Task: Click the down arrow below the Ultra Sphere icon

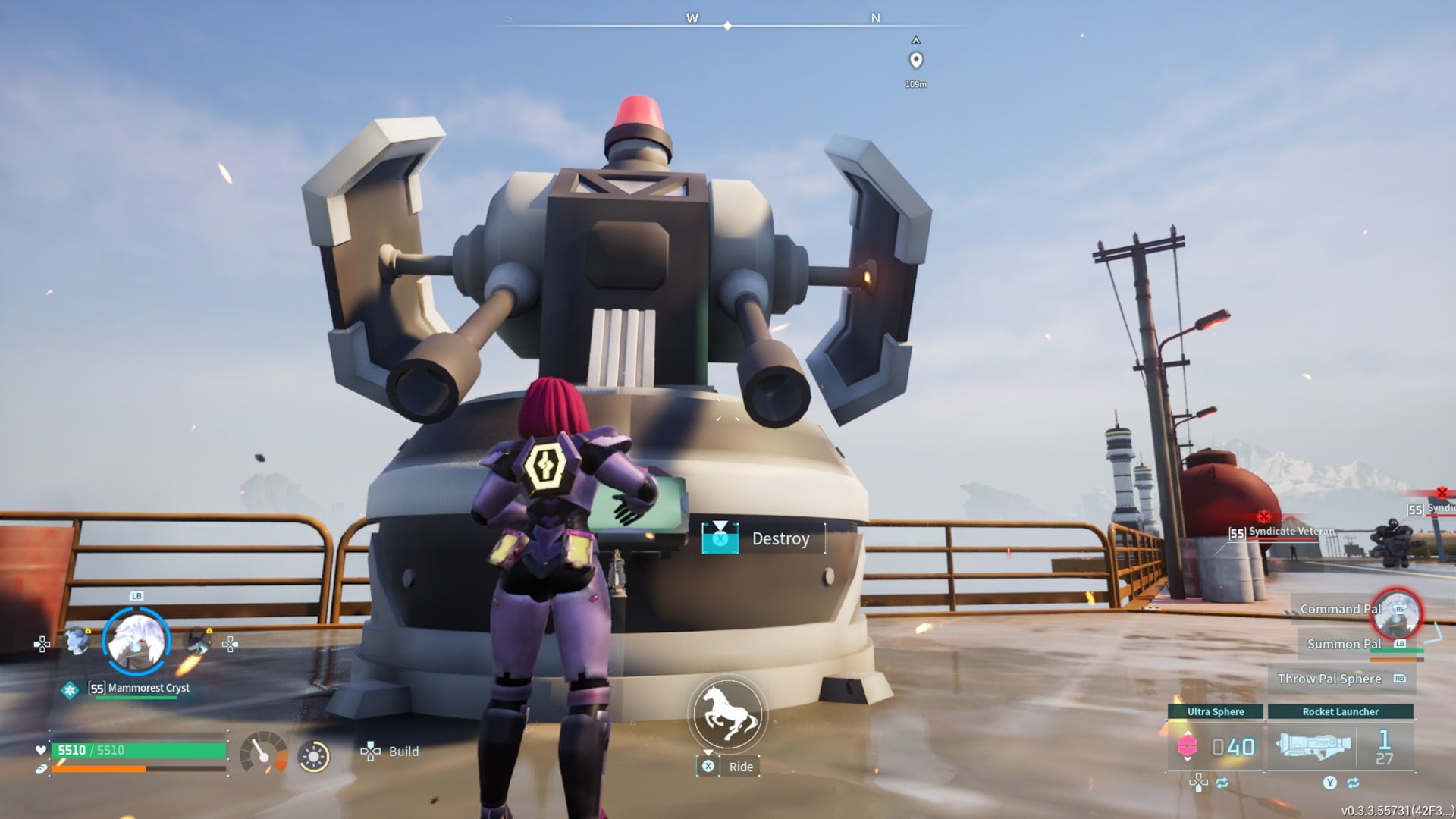Action: [x=1188, y=760]
